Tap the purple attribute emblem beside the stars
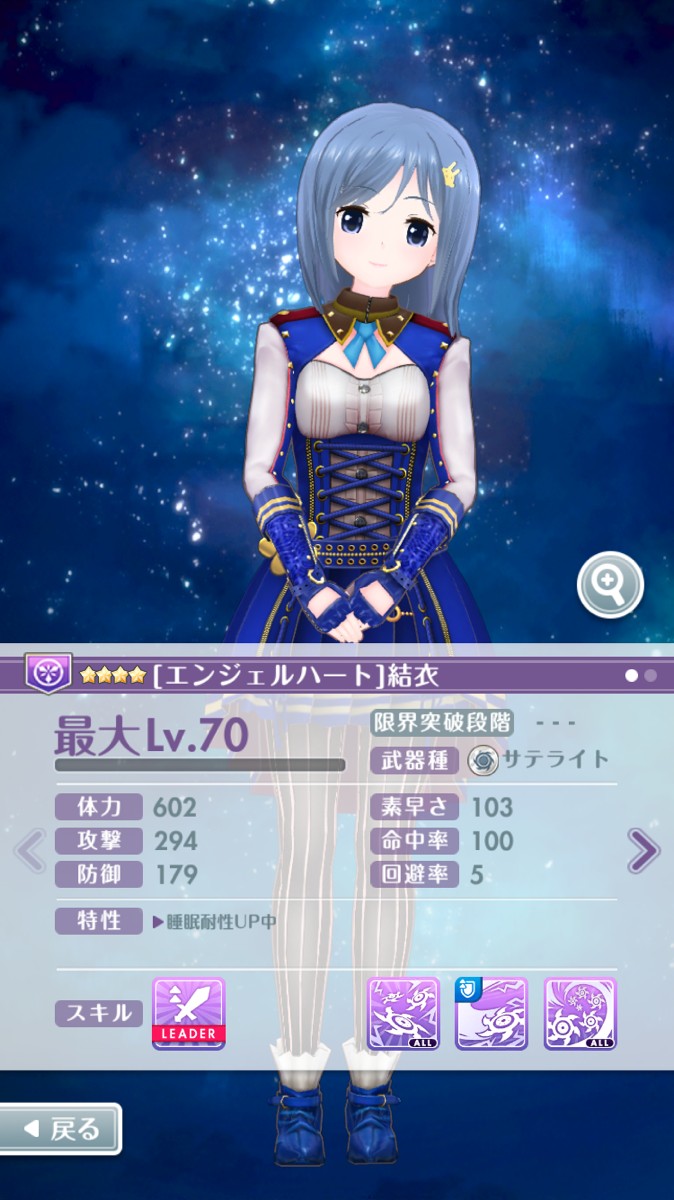Screen dimensions: 674x1200 (x=47, y=673)
